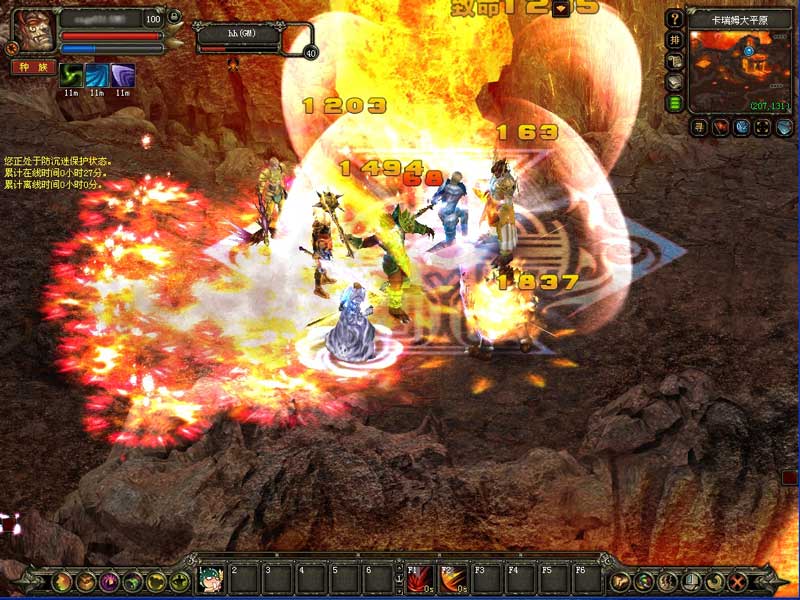Activate the F1 red slash skill
The width and height of the screenshot is (800, 600).
tap(417, 578)
